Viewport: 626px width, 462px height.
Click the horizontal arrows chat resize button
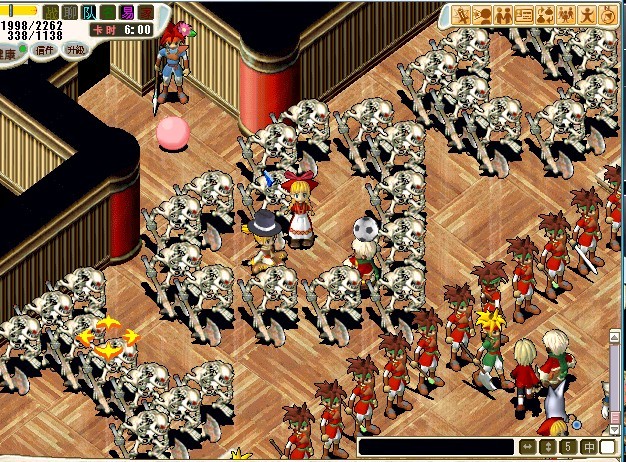point(527,446)
